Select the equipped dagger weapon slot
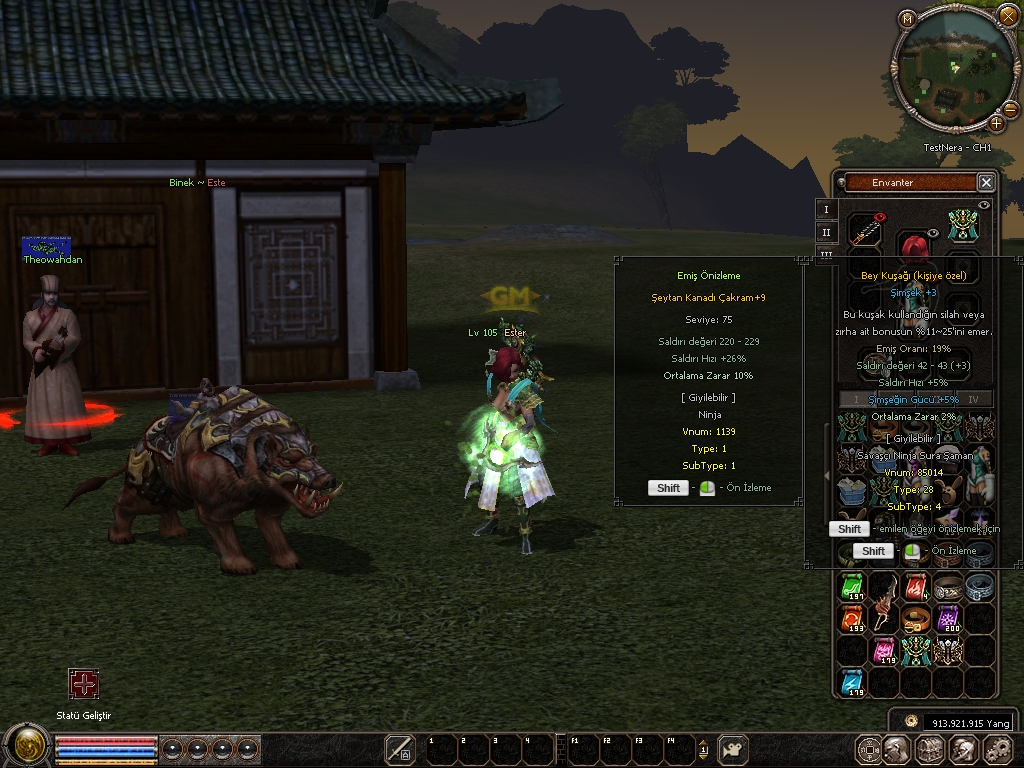The width and height of the screenshot is (1024, 768). (866, 231)
